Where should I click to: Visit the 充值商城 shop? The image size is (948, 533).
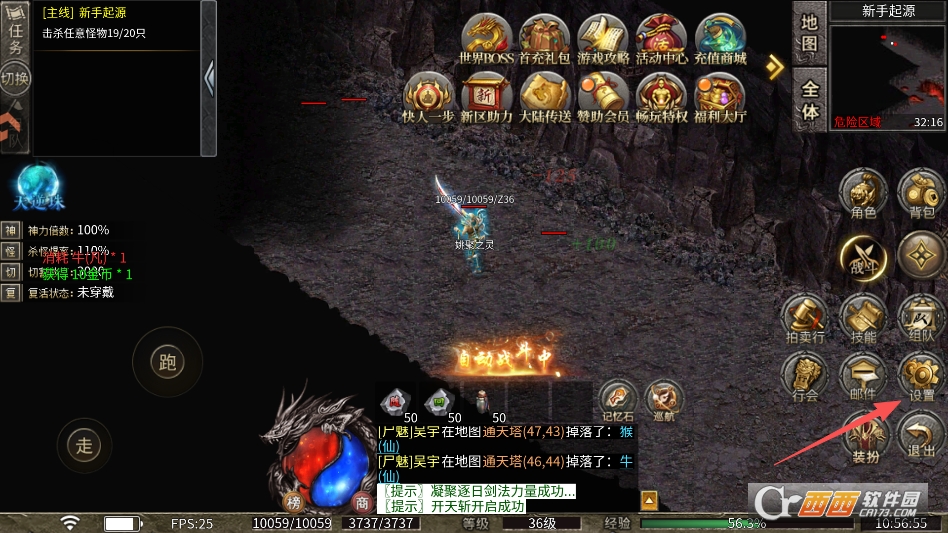click(720, 40)
